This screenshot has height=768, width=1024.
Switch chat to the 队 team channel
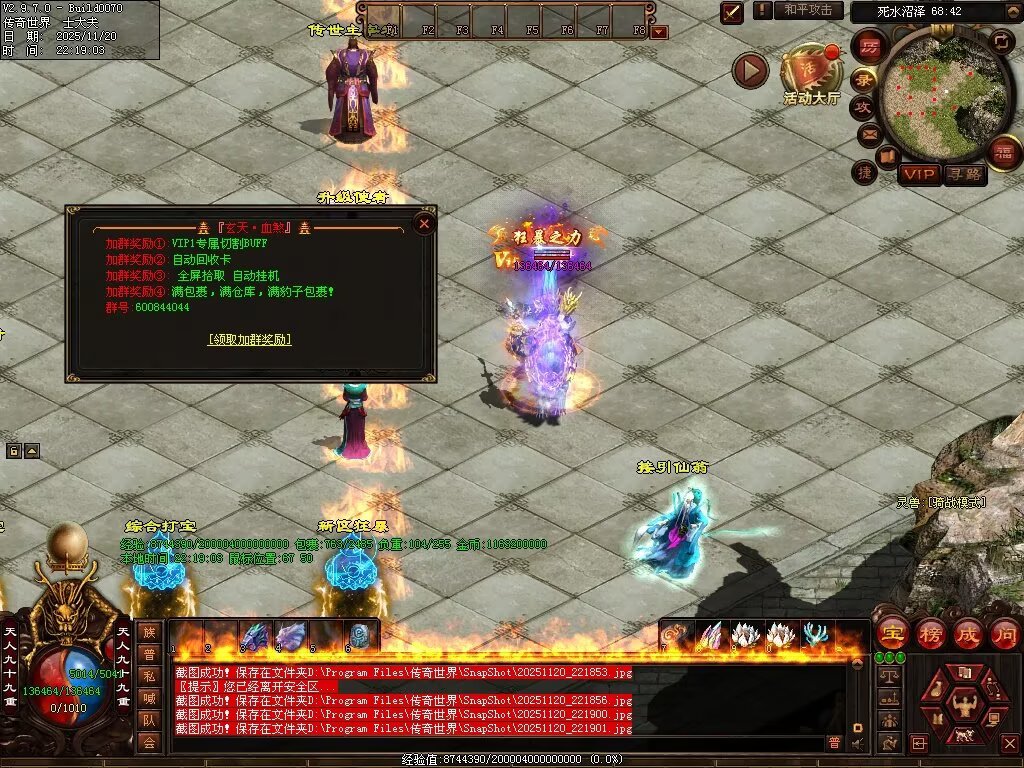(x=149, y=720)
